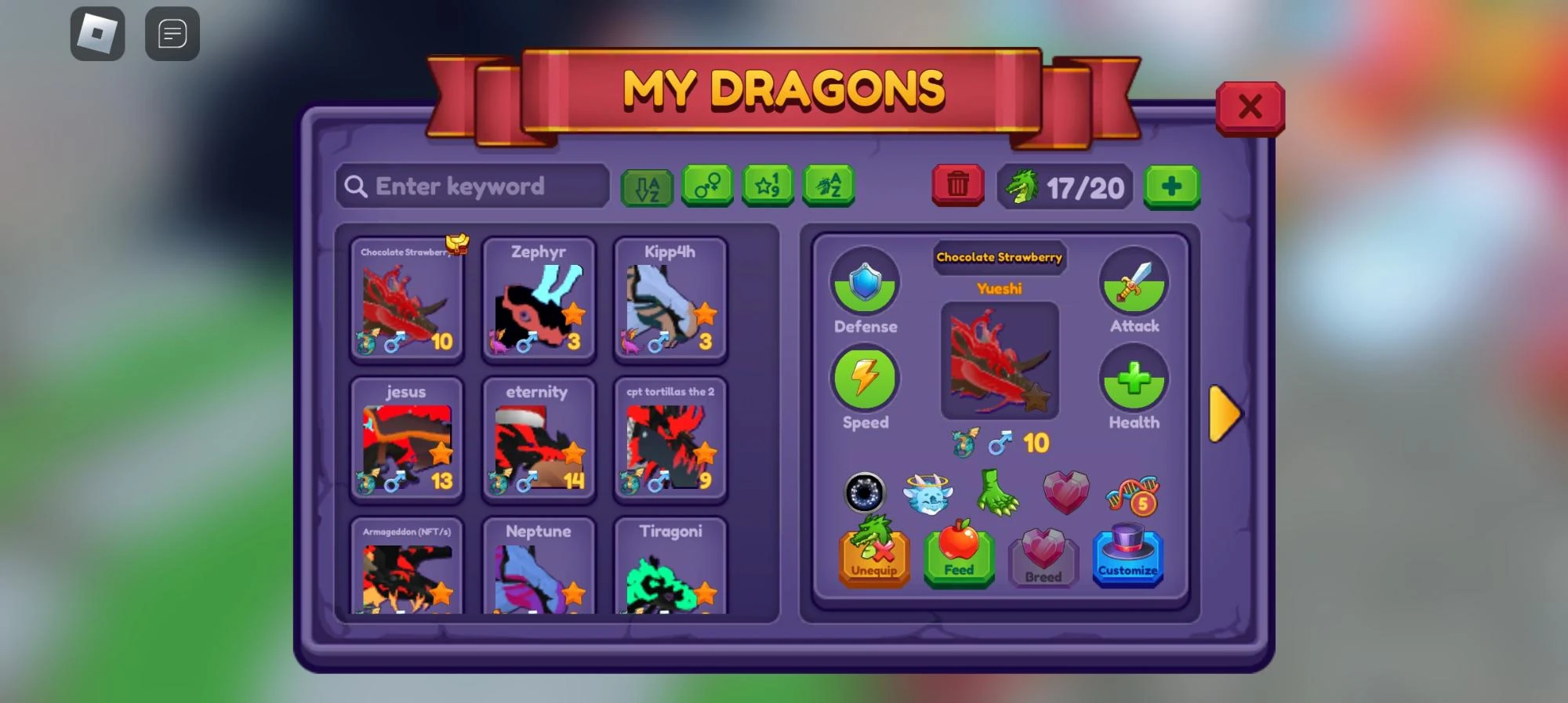Open the Chocolate Strawberry name label

point(999,257)
